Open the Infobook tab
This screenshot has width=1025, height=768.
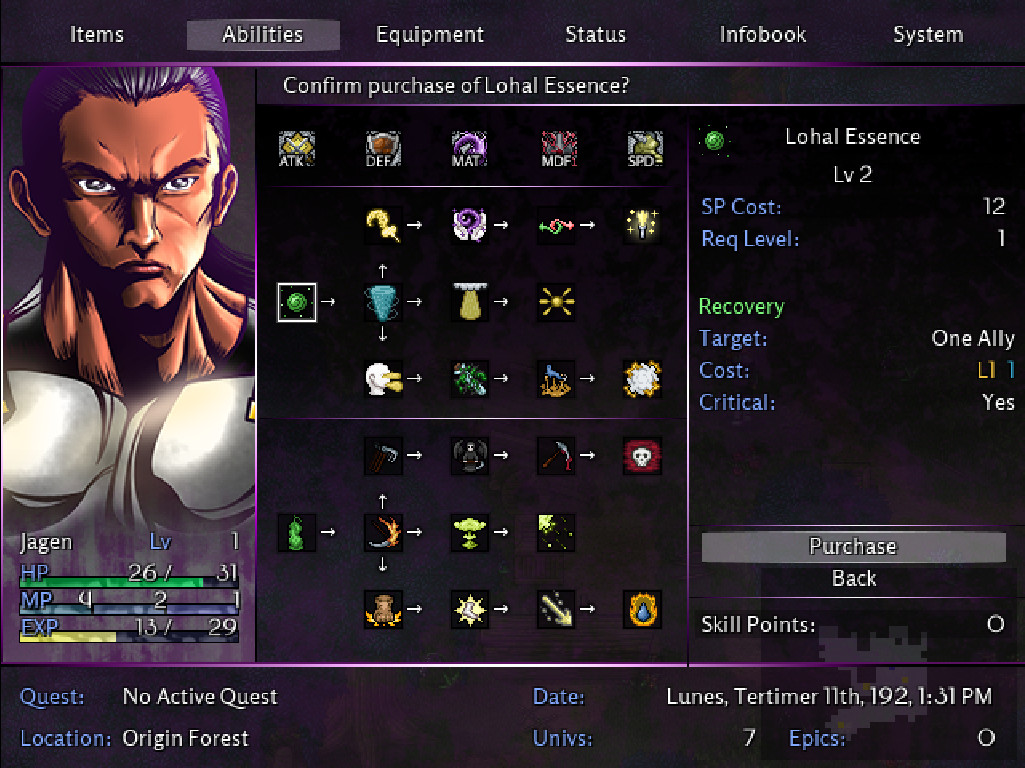pyautogui.click(x=762, y=35)
